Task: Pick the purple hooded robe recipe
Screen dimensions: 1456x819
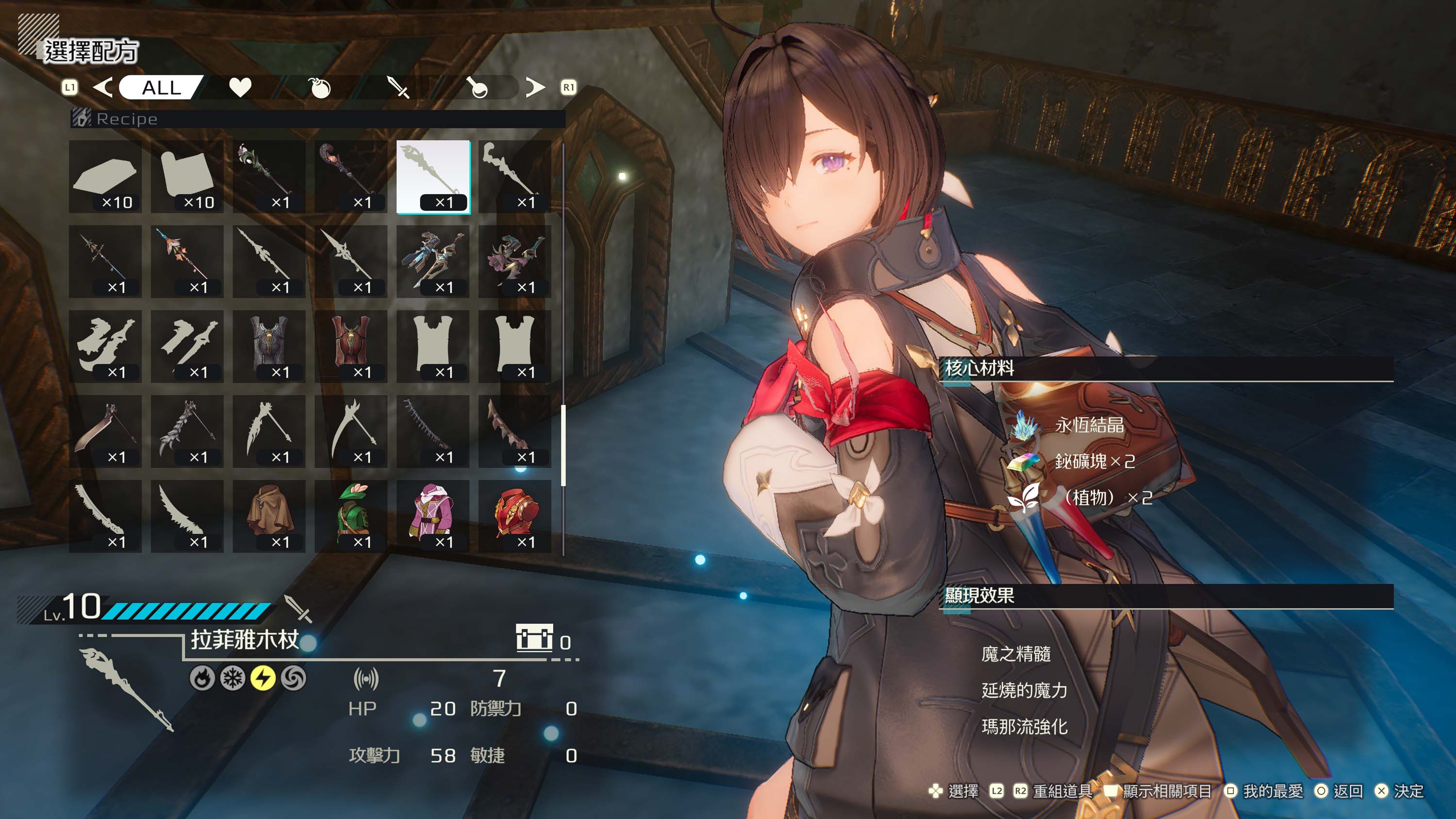Action: click(x=433, y=516)
